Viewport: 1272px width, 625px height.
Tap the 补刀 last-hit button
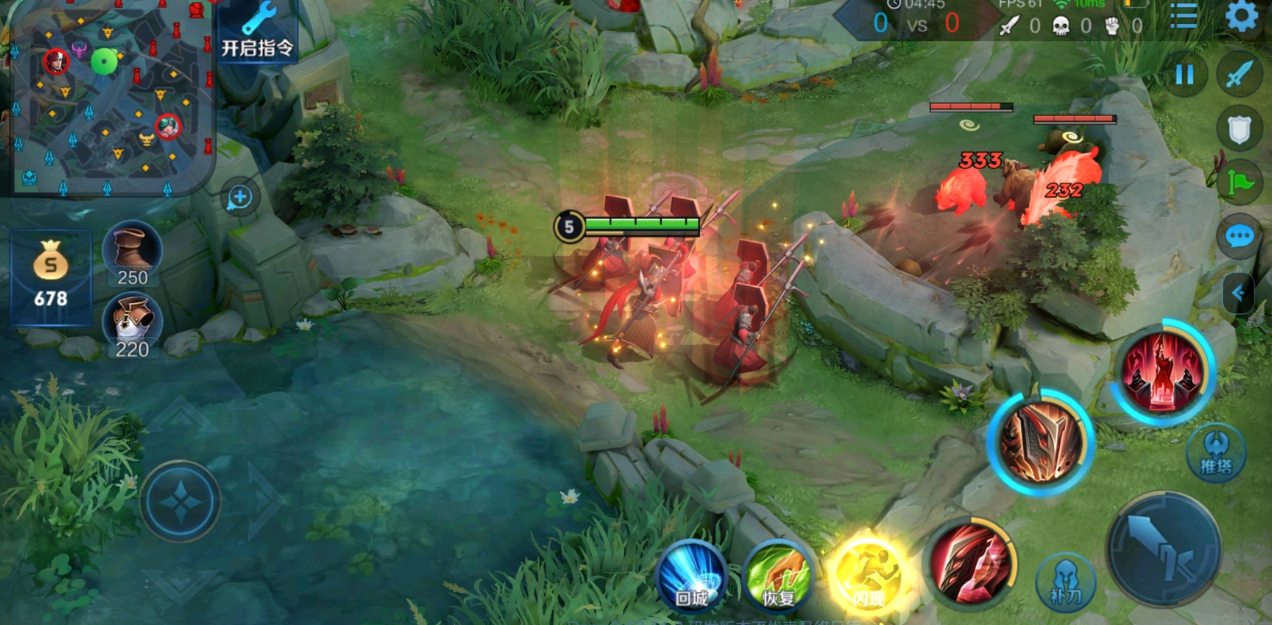click(1065, 582)
